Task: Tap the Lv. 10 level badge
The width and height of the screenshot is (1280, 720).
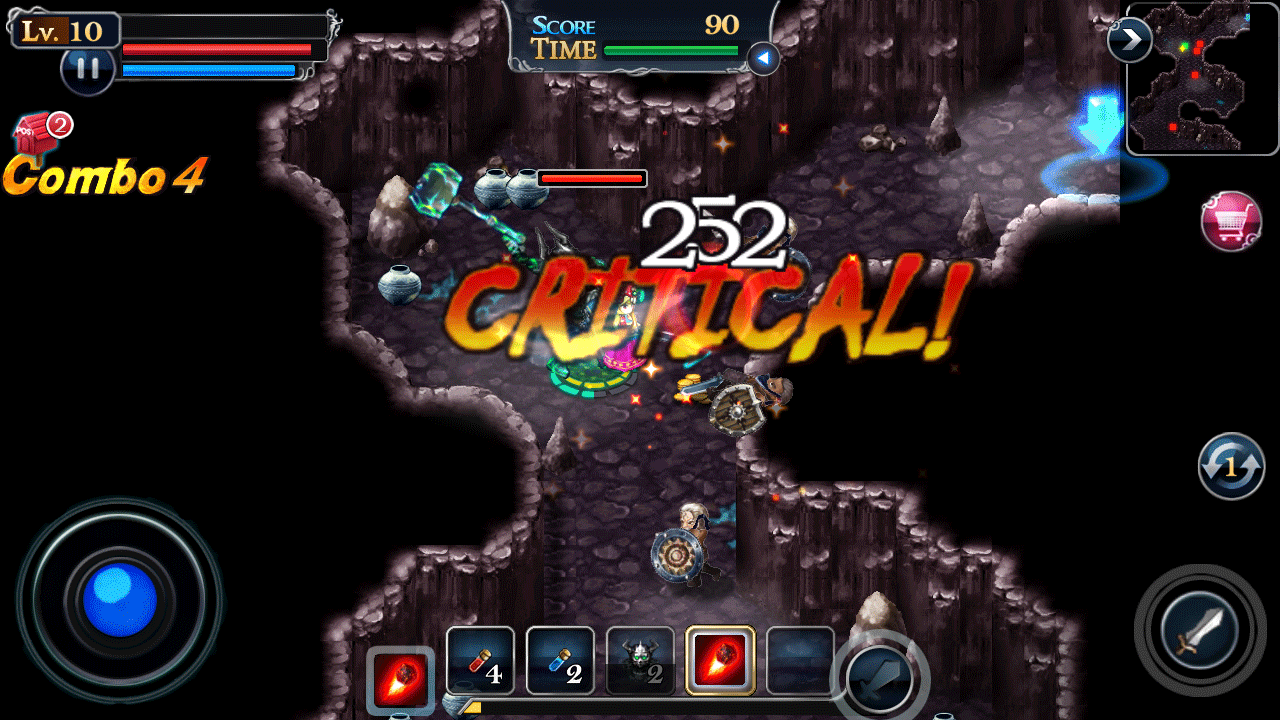Action: click(64, 30)
